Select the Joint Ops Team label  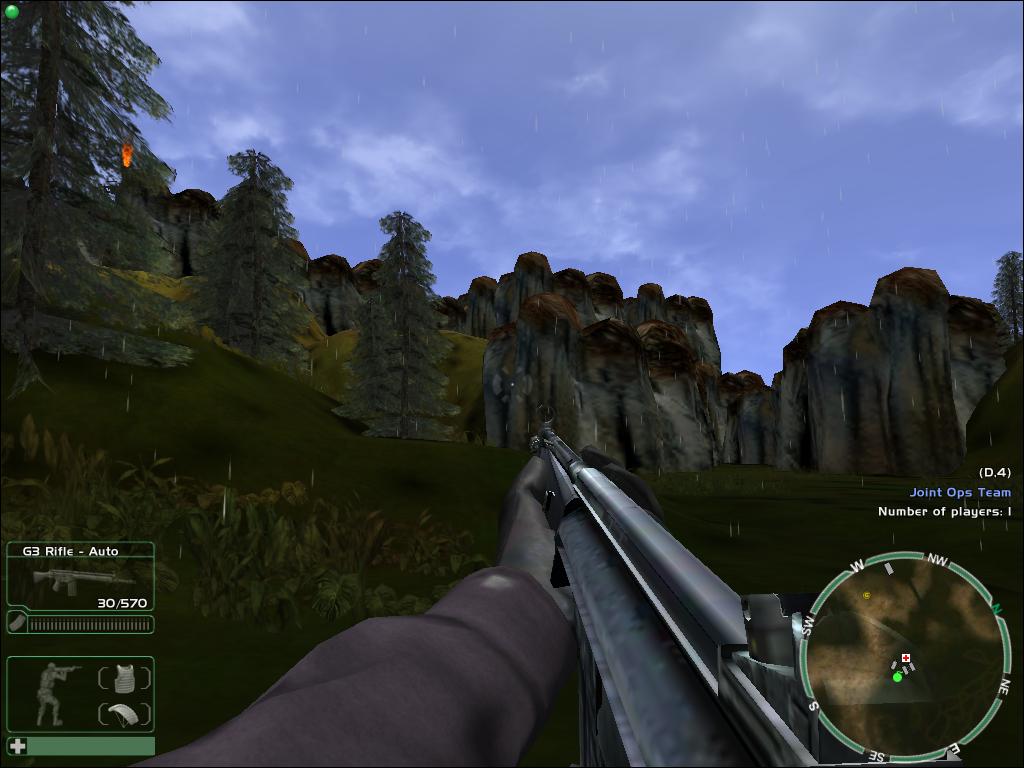point(960,492)
